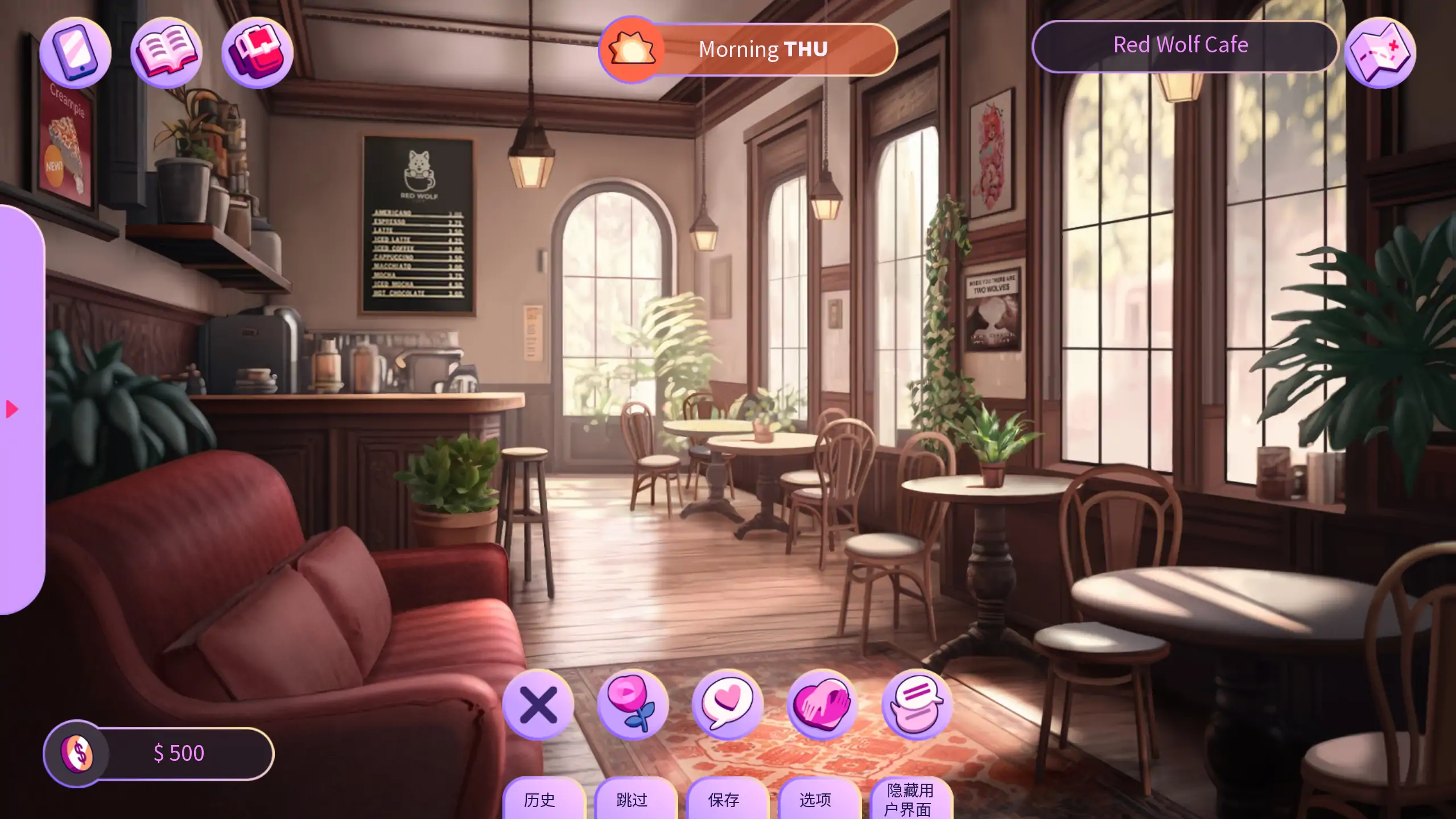Close the action menu with the X button
Image resolution: width=1456 pixels, height=819 pixels.
538,705
